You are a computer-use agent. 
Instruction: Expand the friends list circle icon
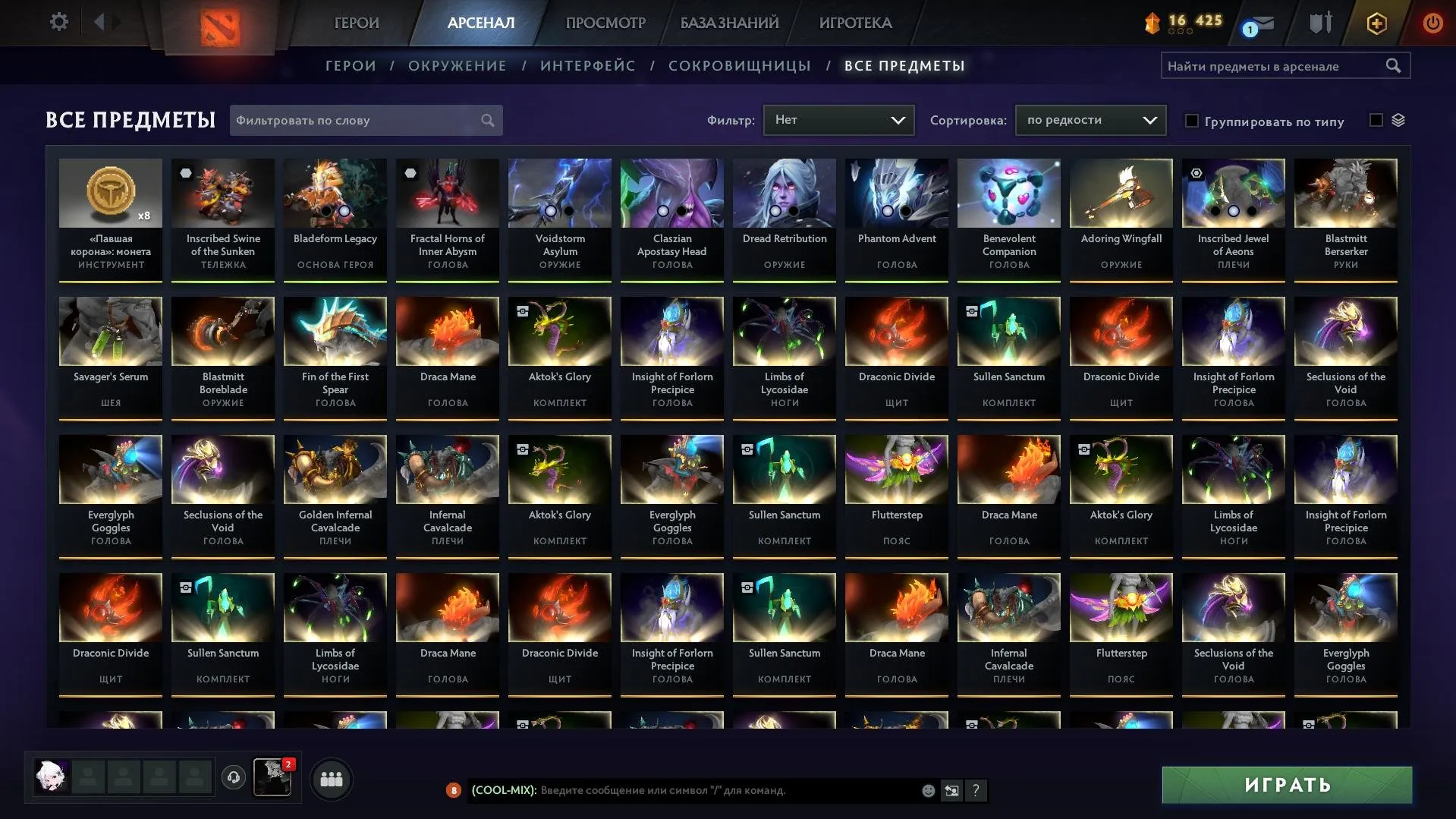click(x=331, y=778)
